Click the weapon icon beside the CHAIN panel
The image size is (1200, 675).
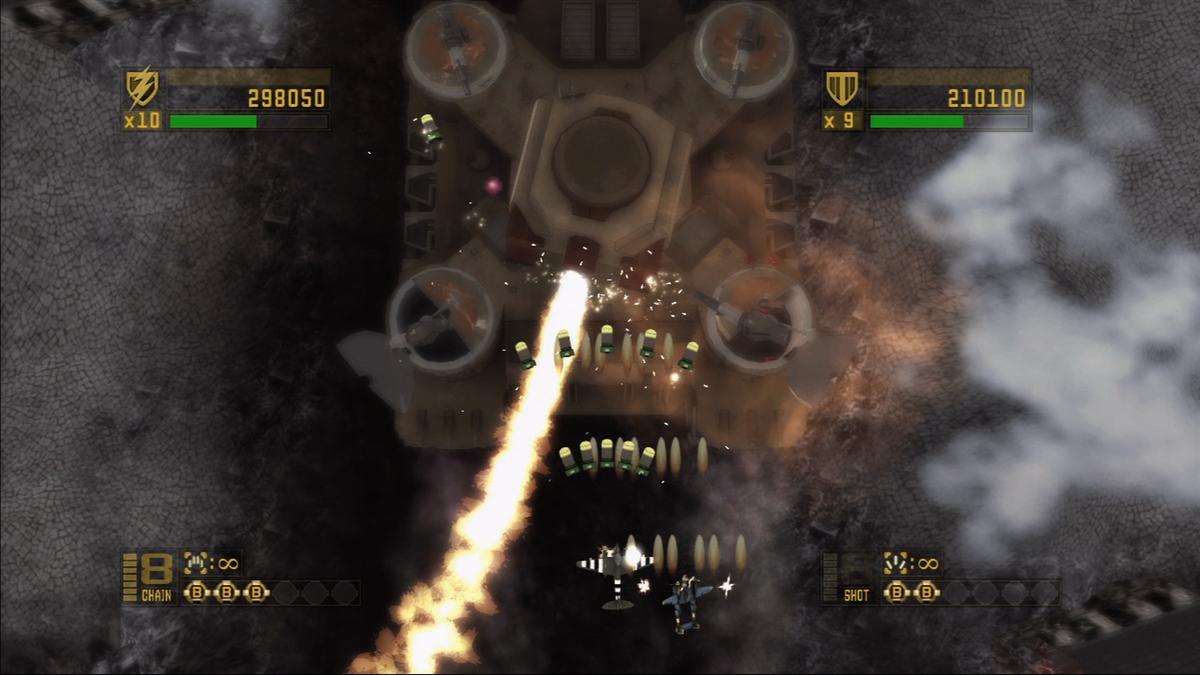point(196,564)
